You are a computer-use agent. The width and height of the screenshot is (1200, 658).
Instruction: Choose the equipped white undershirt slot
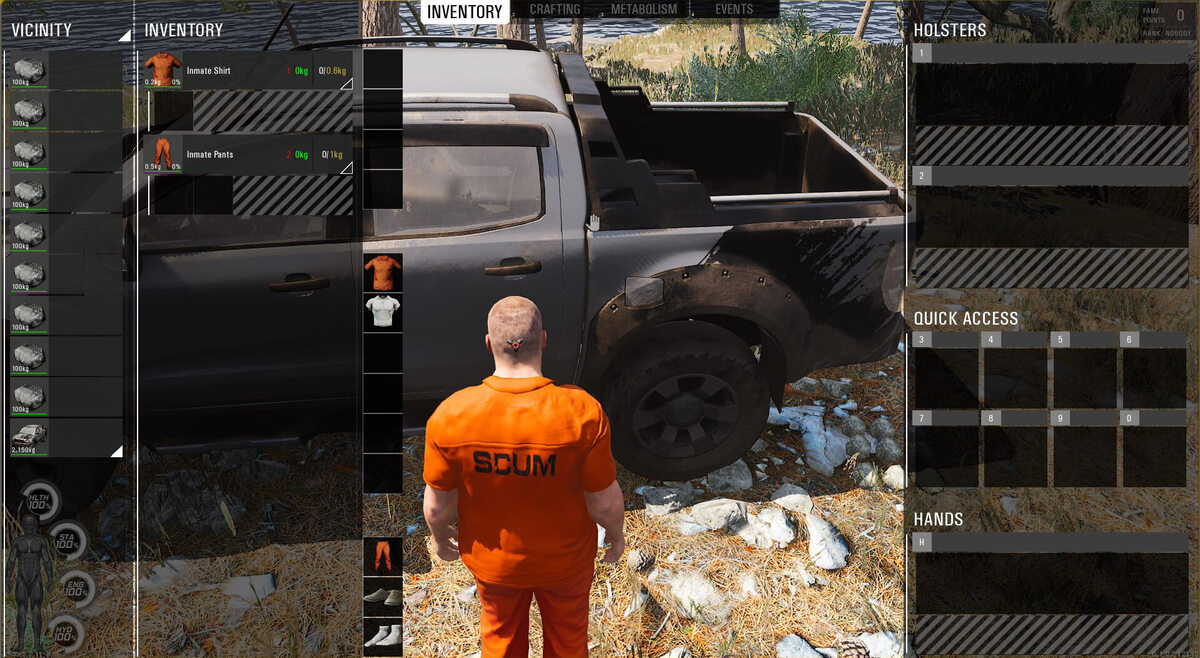(x=383, y=312)
